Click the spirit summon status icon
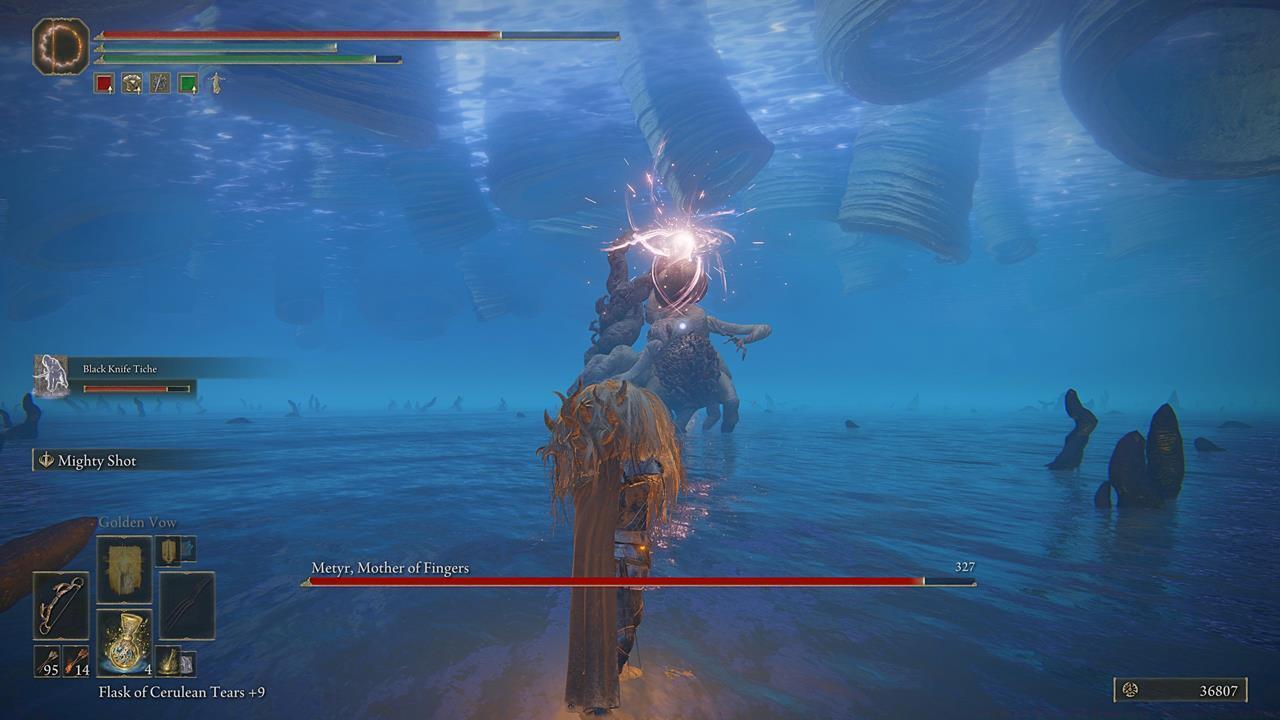This screenshot has height=720, width=1280. click(216, 84)
